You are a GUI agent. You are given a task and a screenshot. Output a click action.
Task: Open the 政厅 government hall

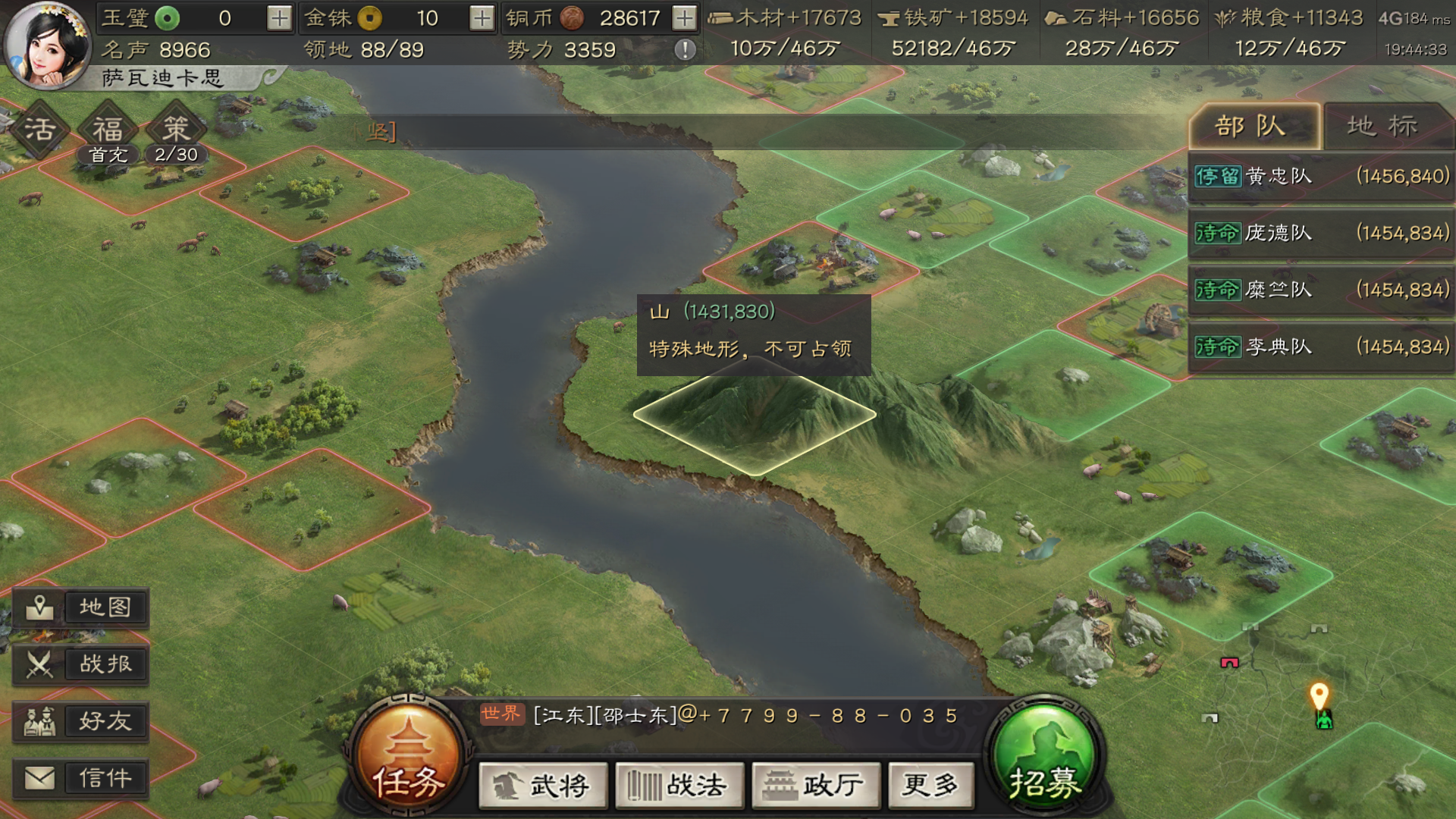tap(815, 786)
